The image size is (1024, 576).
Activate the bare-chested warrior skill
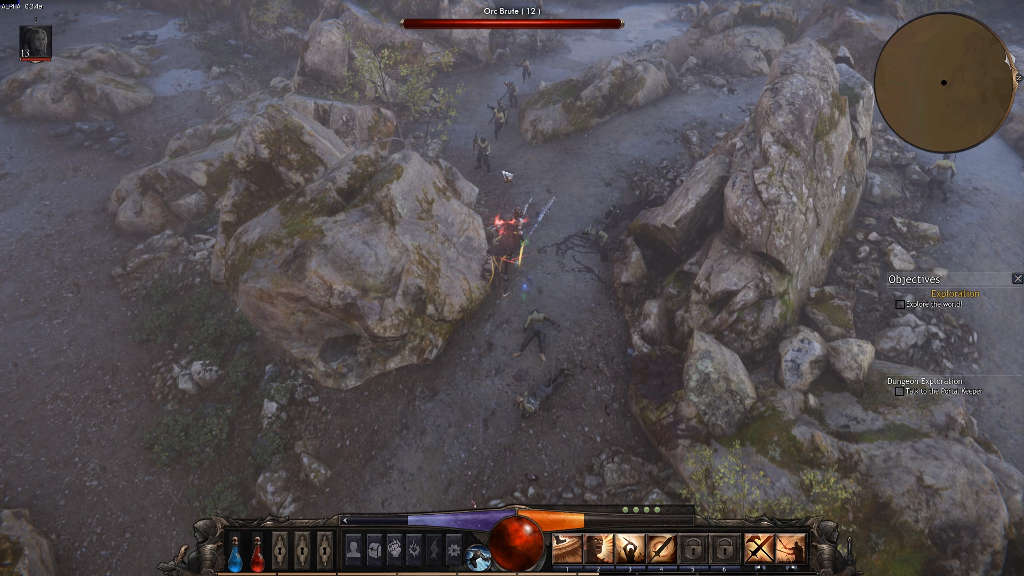click(599, 548)
